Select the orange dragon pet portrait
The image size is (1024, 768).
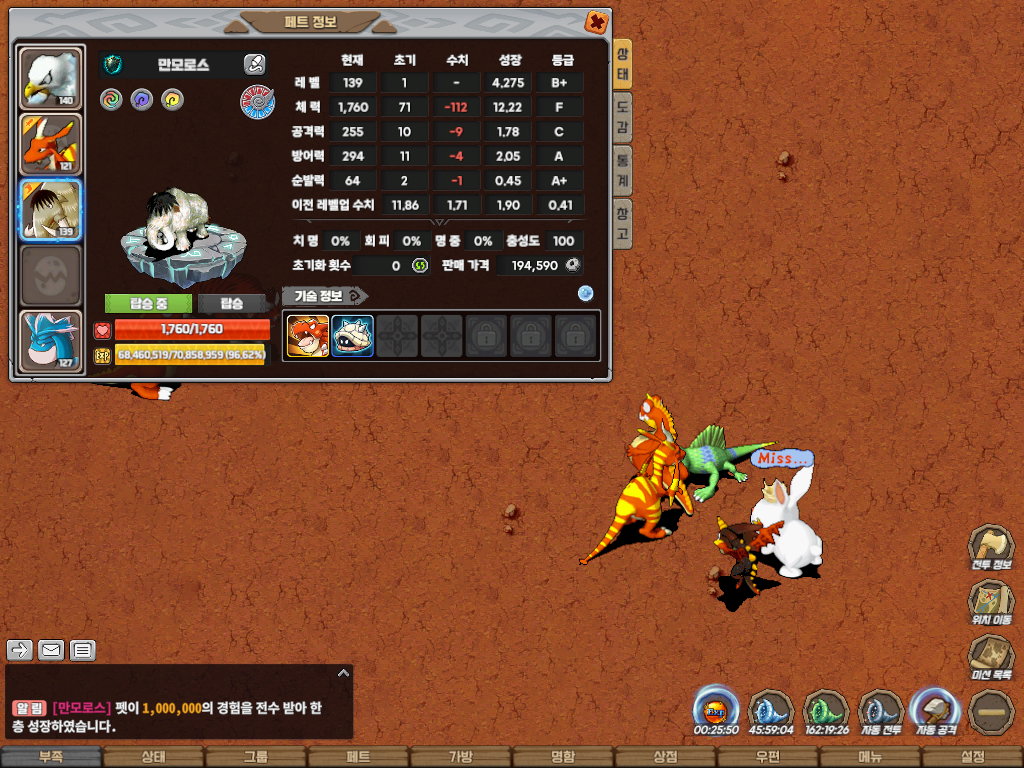[x=50, y=144]
